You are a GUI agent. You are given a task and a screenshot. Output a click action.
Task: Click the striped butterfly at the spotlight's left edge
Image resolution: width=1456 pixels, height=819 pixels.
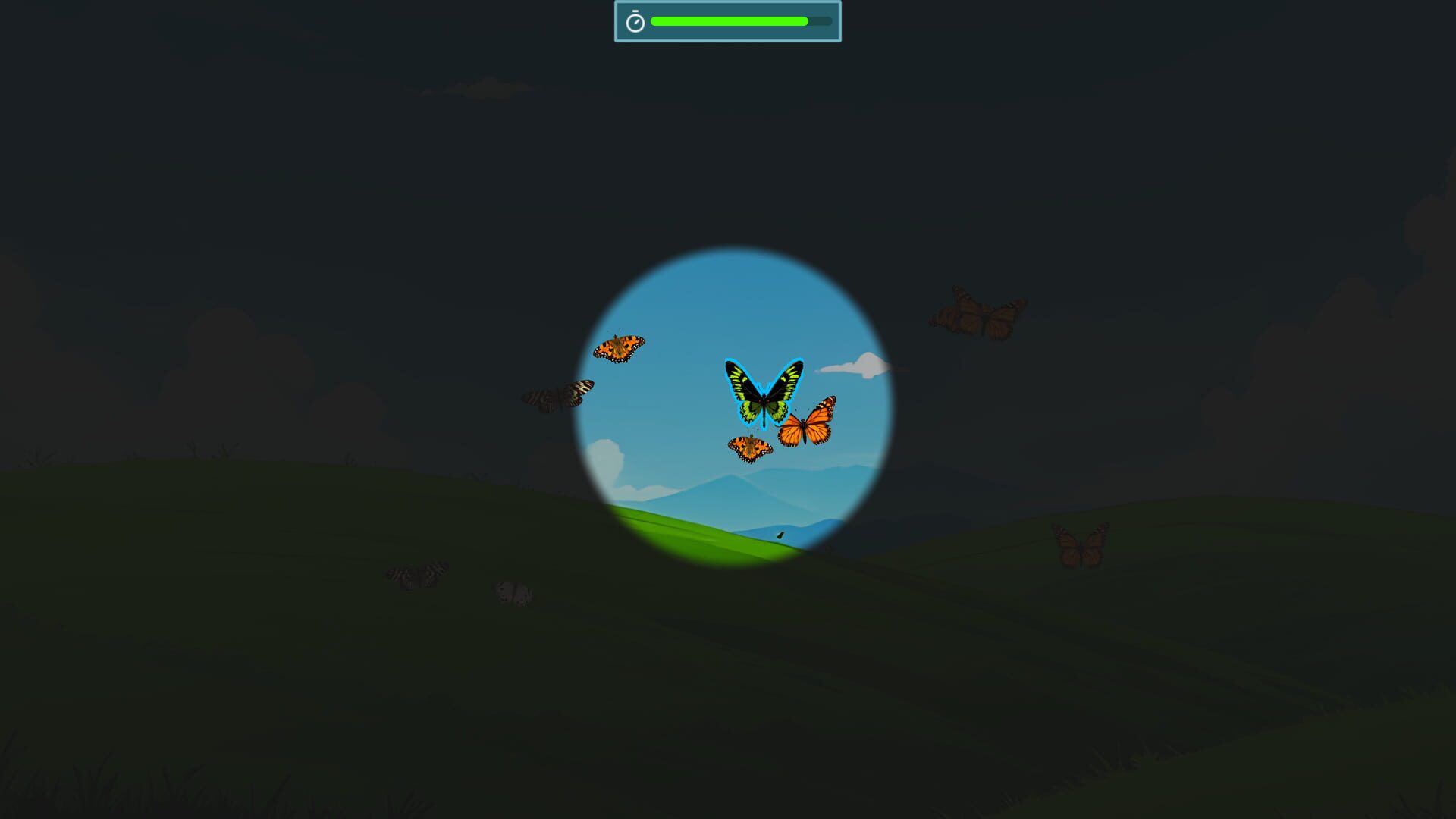[x=559, y=396]
